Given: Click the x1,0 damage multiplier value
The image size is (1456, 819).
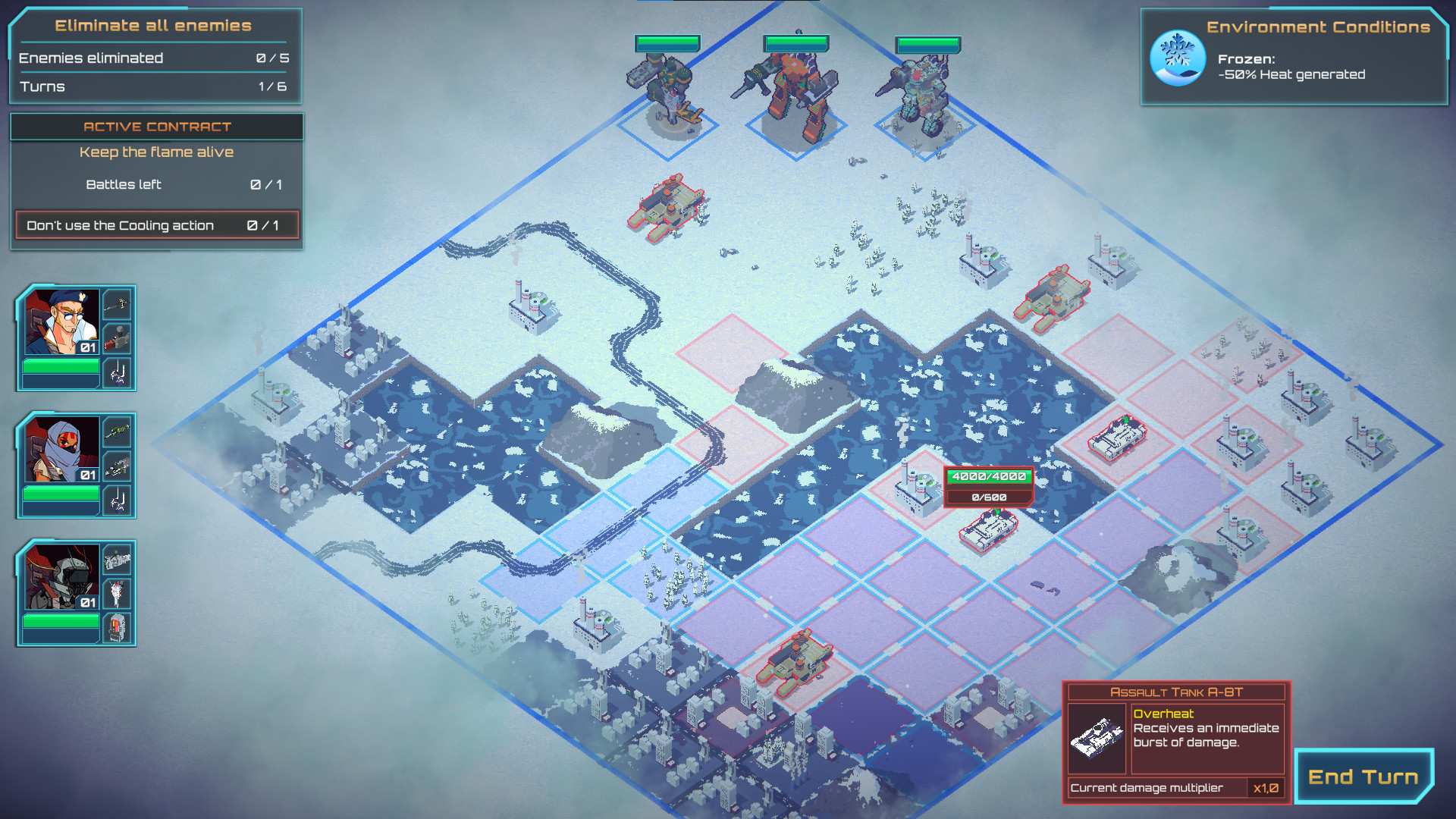Looking at the screenshot, I should (x=1265, y=788).
